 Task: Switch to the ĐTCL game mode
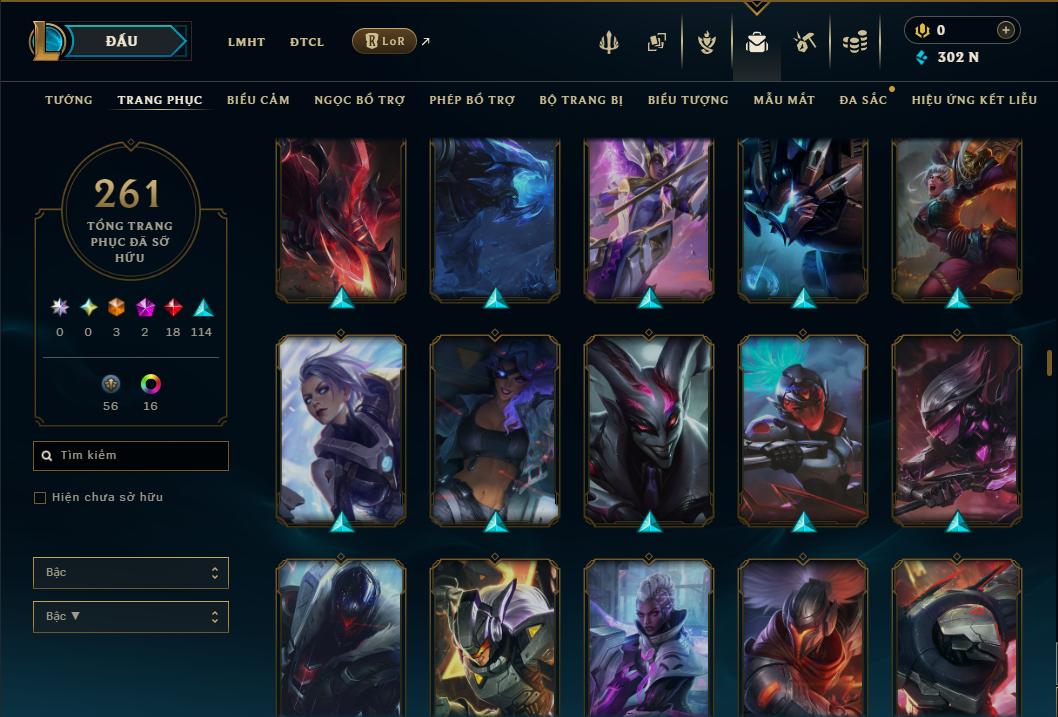306,42
